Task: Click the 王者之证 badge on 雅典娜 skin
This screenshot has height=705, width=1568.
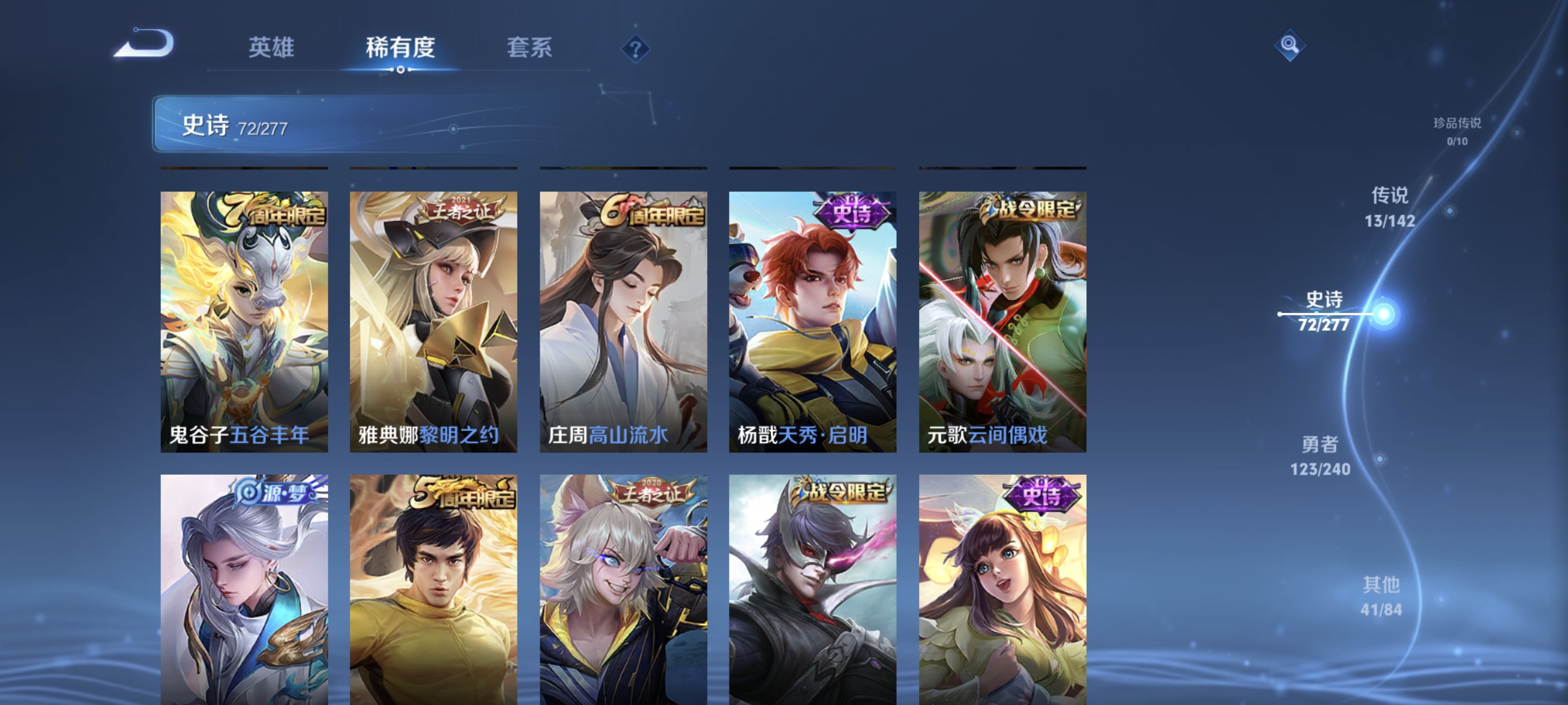Action: [460, 210]
